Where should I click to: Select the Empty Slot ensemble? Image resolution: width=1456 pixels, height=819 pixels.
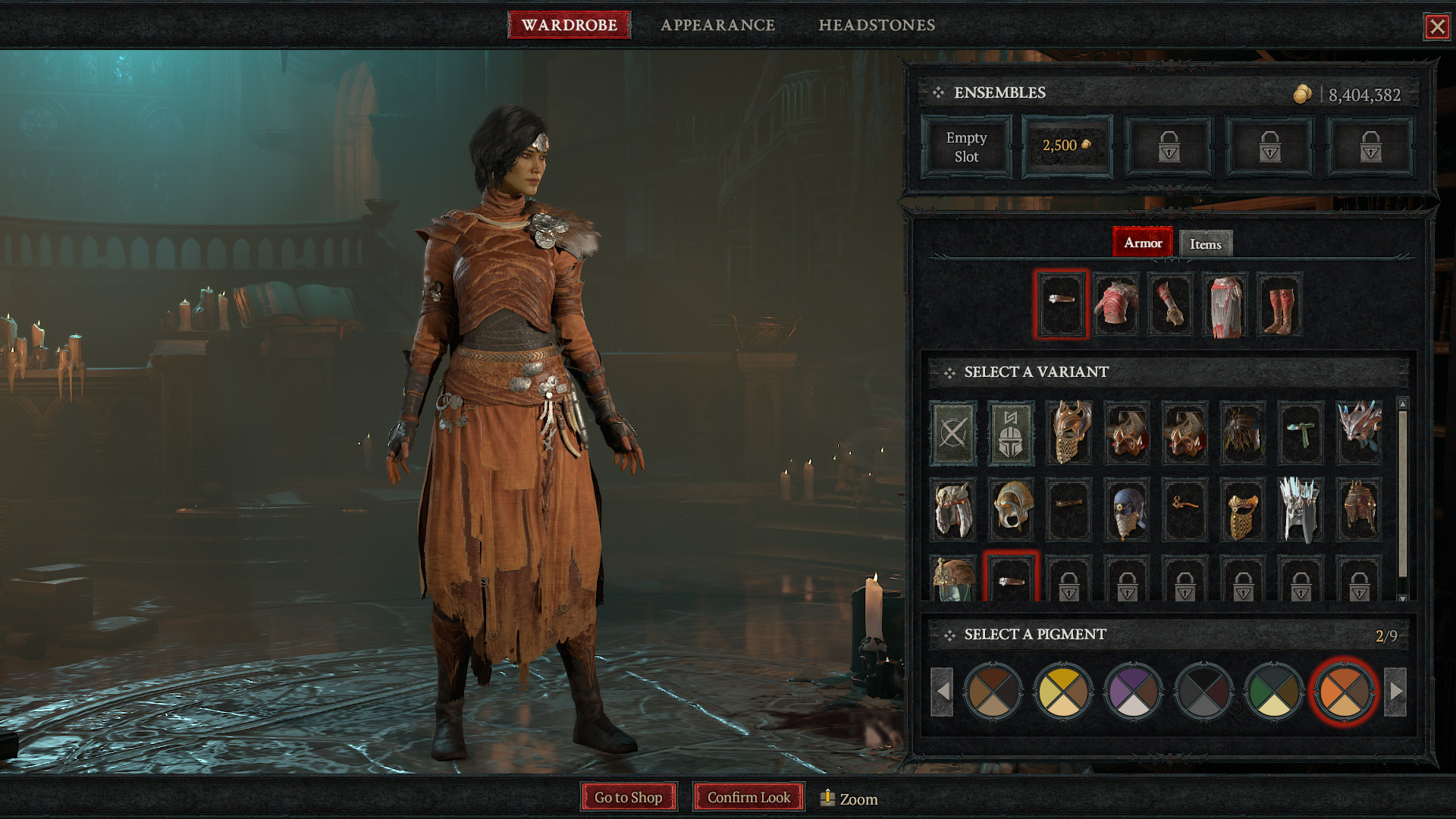point(966,147)
